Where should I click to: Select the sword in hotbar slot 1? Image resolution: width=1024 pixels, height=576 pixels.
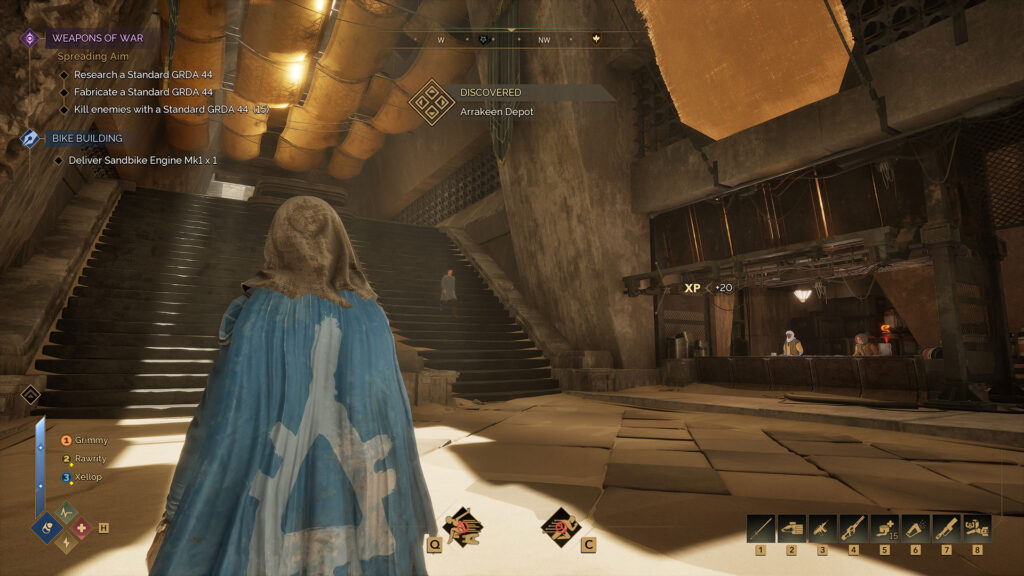[761, 528]
